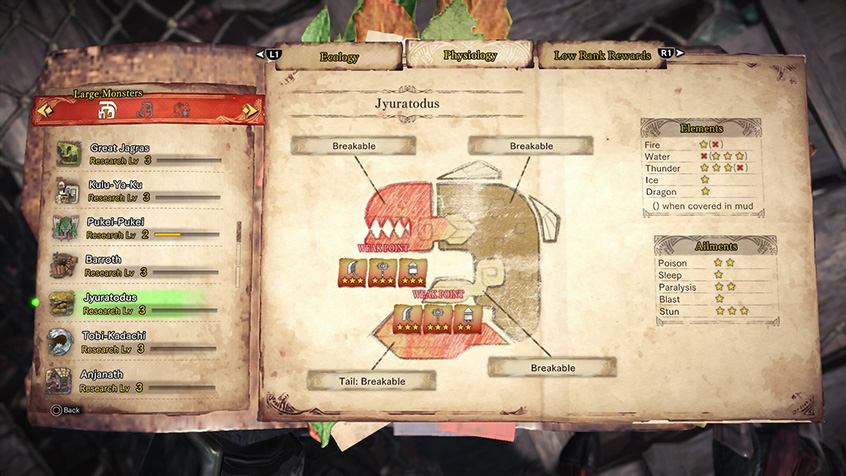This screenshot has height=476, width=846.
Task: Click the left arrow of the Large Monsters category
Action: pos(42,110)
